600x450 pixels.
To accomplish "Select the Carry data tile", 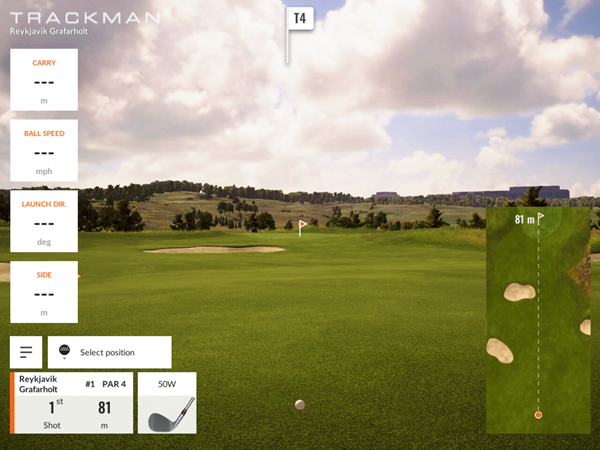I will (44, 79).
